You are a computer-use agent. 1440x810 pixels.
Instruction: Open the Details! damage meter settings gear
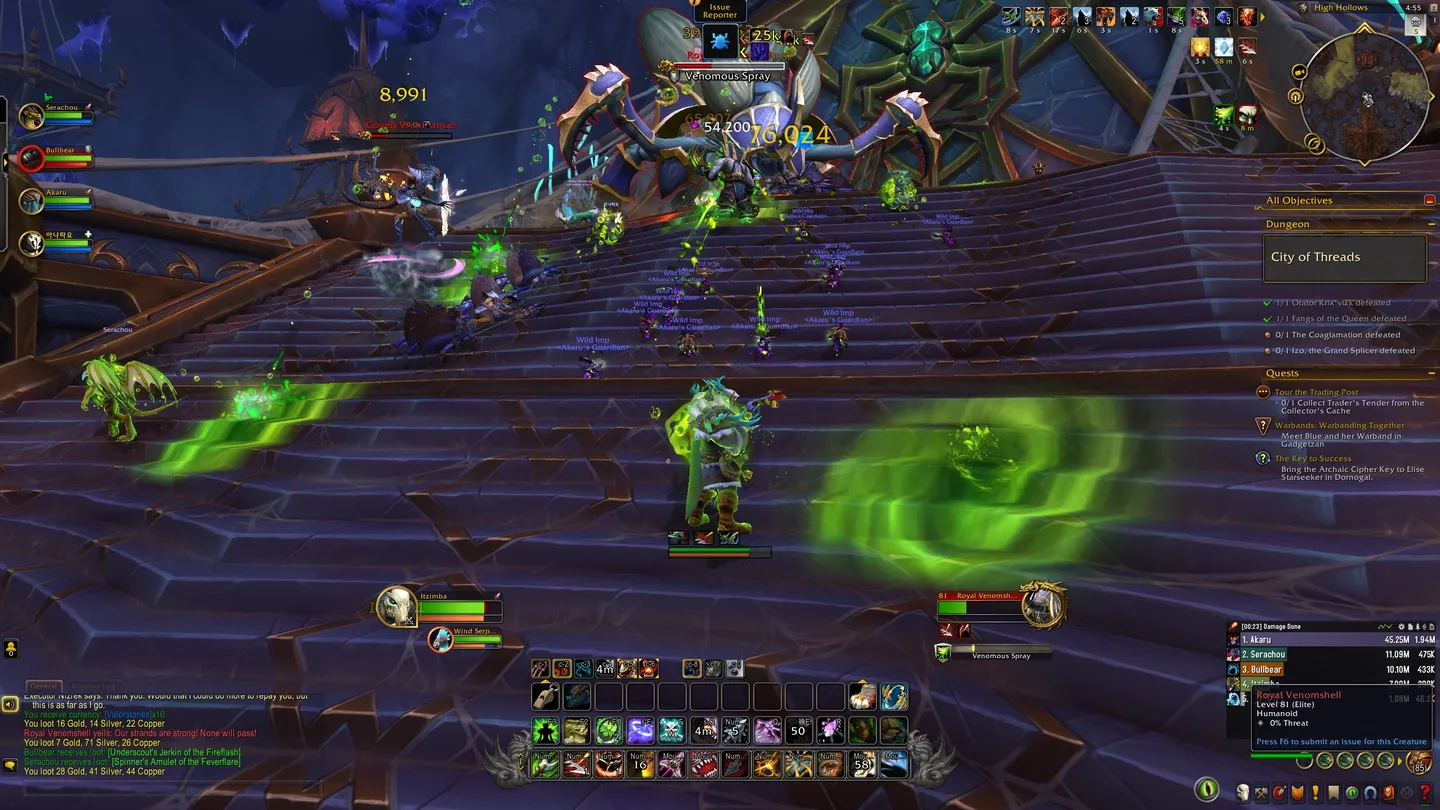[1401, 627]
